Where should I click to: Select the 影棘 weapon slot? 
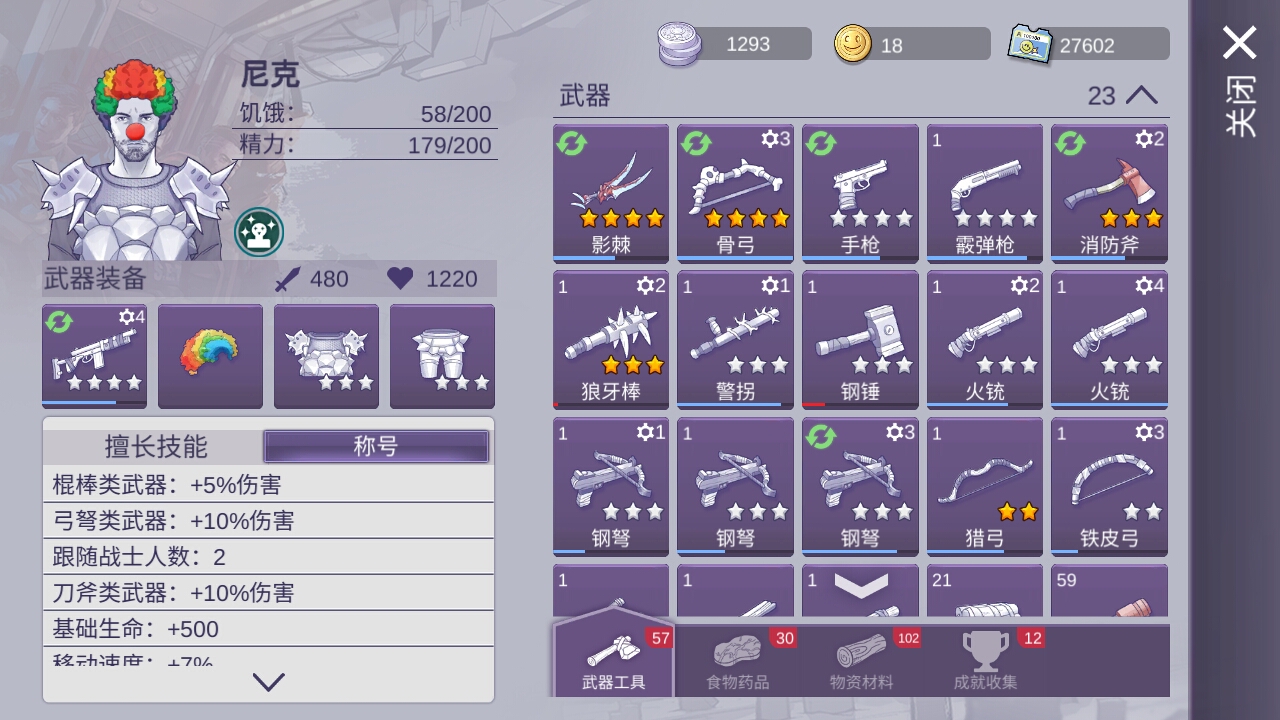click(x=611, y=193)
